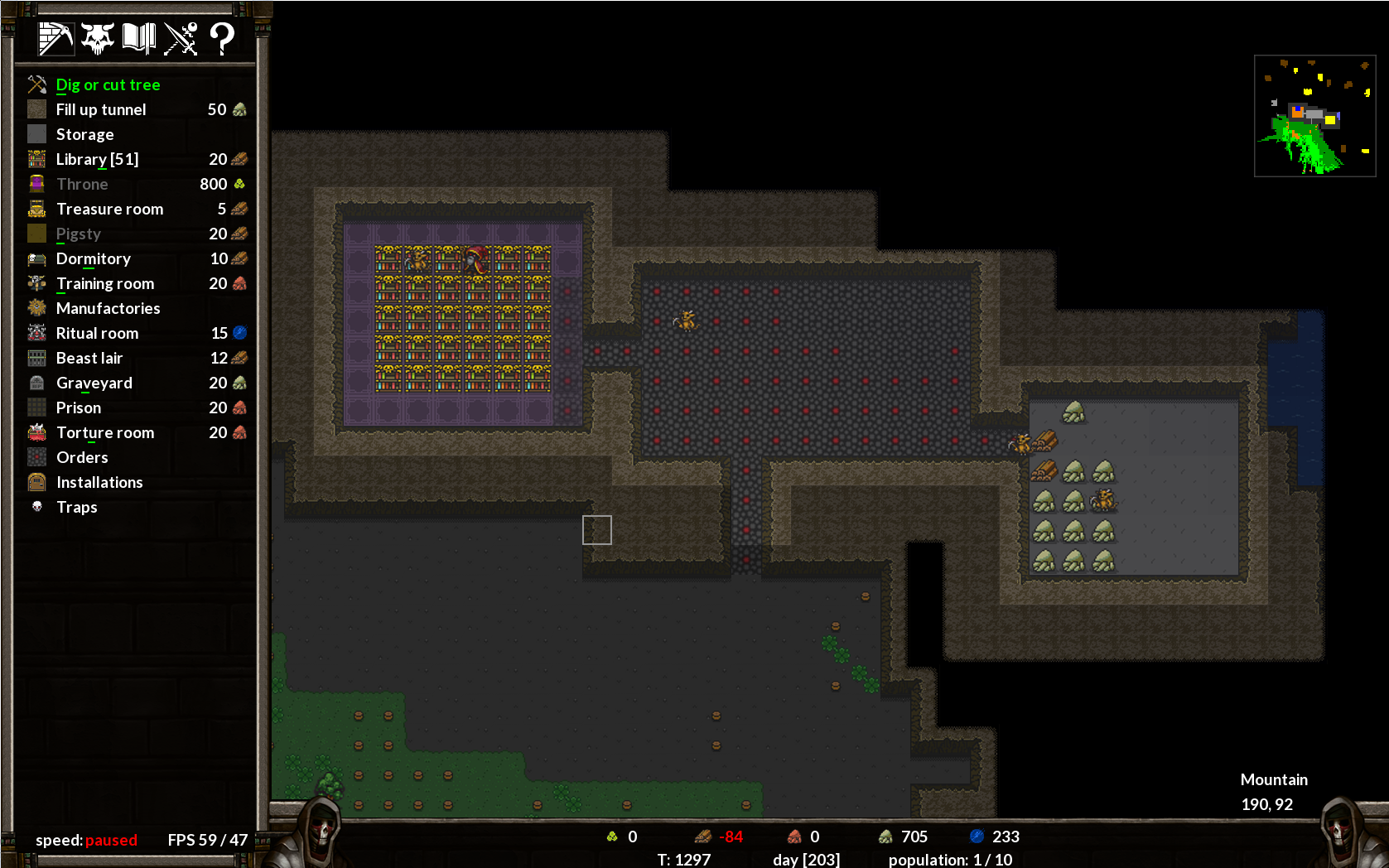Open the technology book tab
The height and width of the screenshot is (868, 1389).
coord(139,38)
